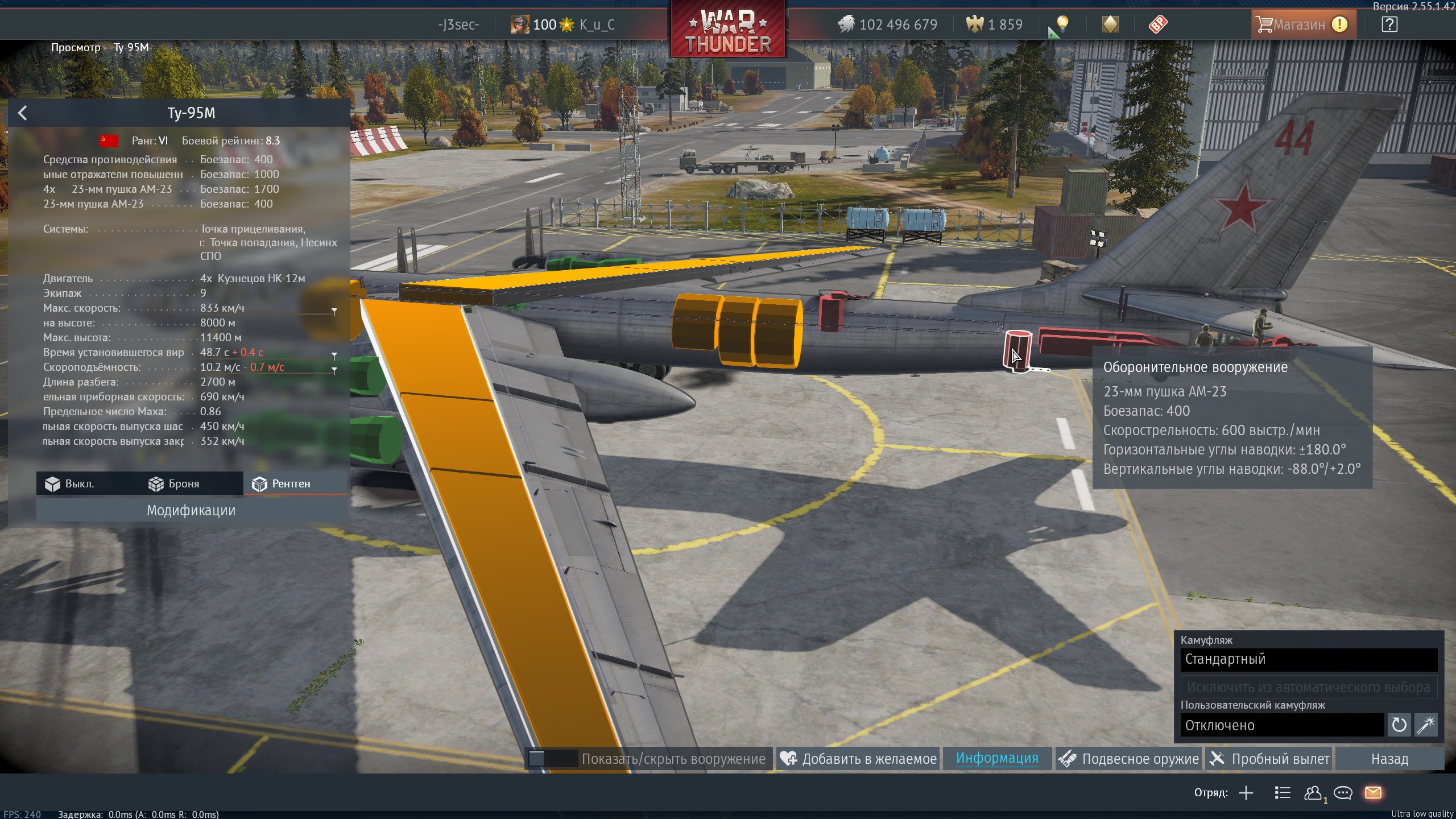Click Добавить в желаемое button
Viewport: 1456px width, 819px height.
[x=858, y=759]
